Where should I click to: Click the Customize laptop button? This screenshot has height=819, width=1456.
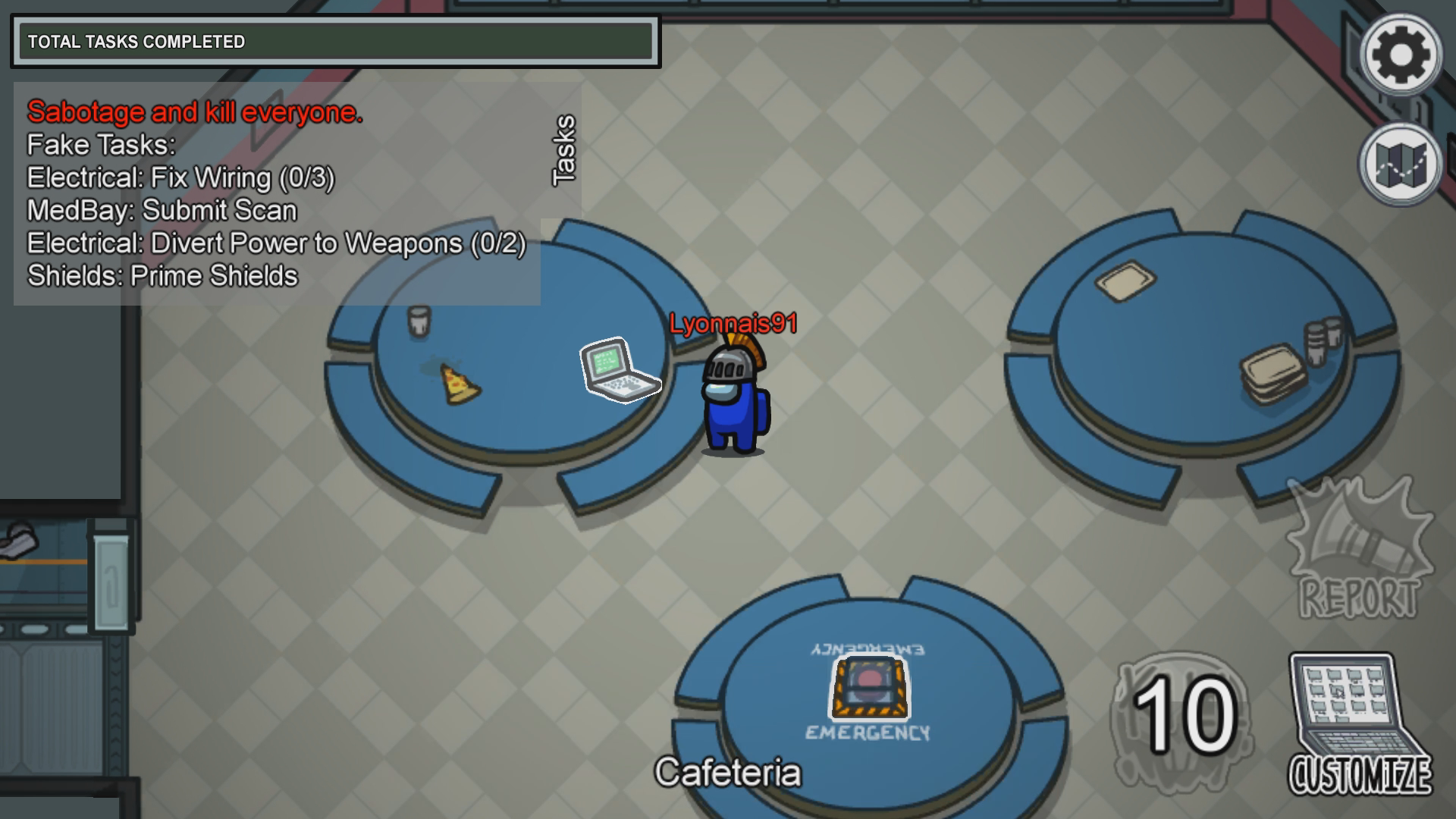click(1359, 724)
